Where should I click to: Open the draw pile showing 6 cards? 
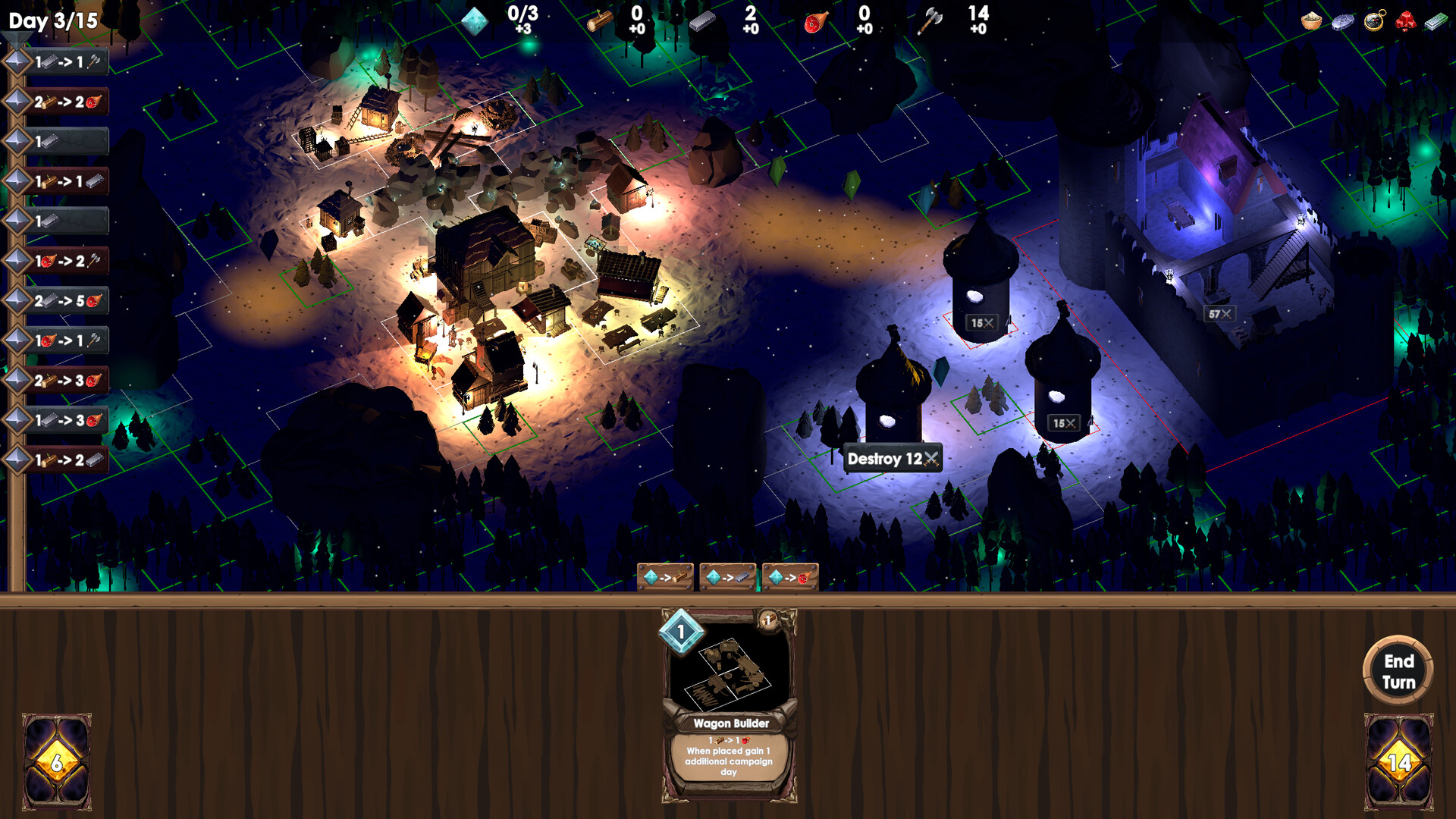[x=57, y=761]
